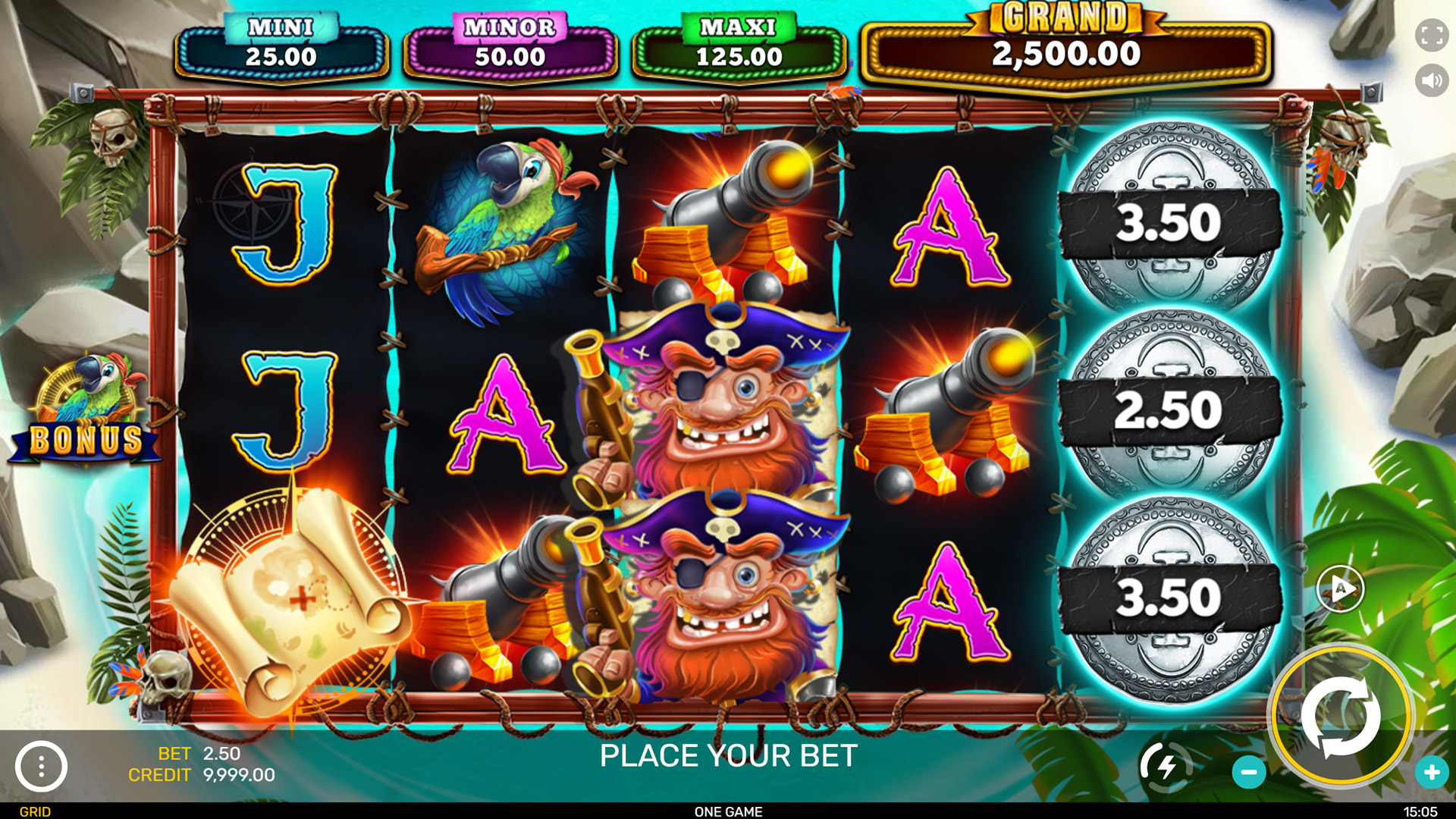Start autoplay with the small play icon
This screenshot has height=819, width=1456.
1340,588
